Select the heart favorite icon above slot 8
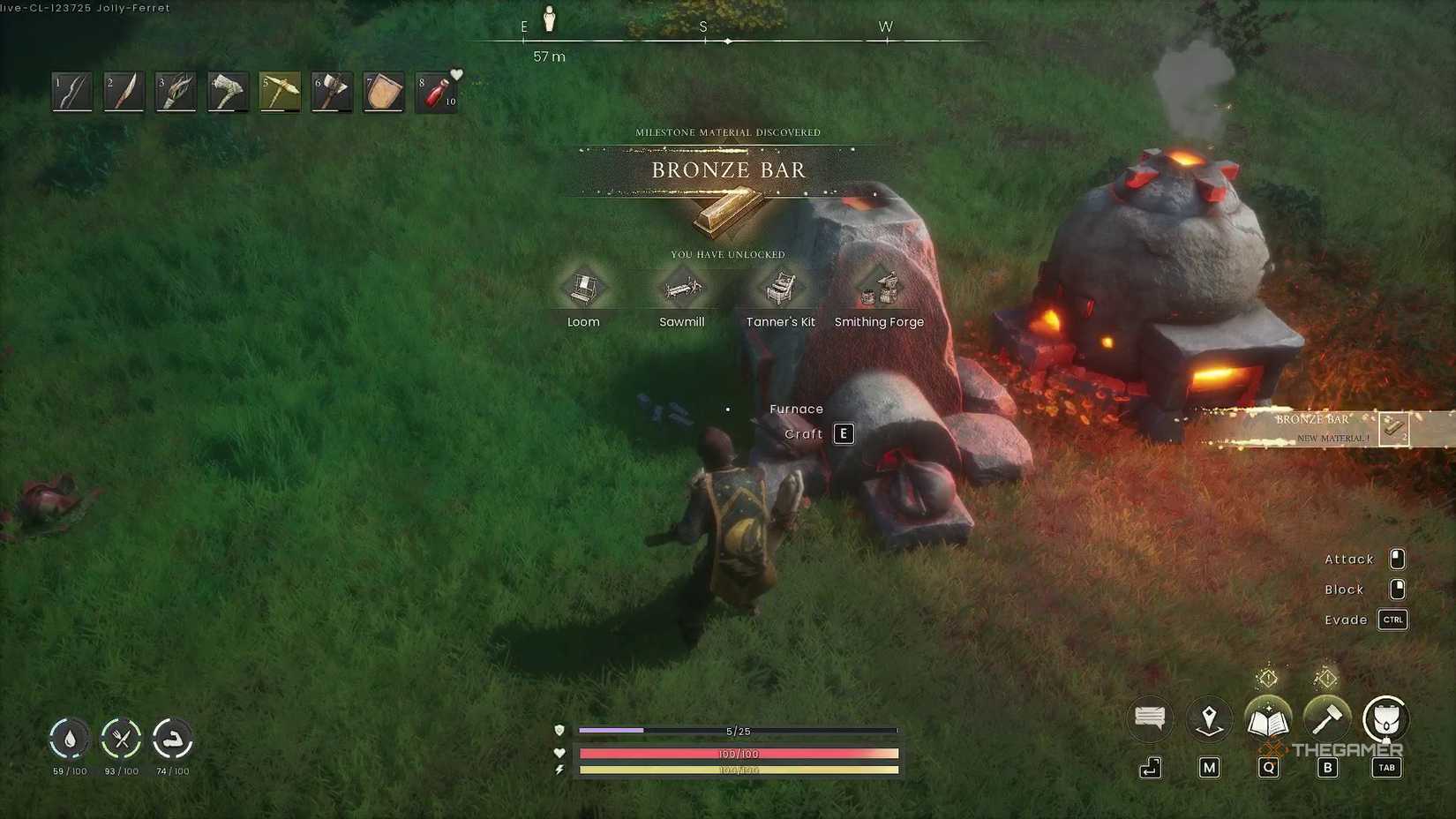 455,74
